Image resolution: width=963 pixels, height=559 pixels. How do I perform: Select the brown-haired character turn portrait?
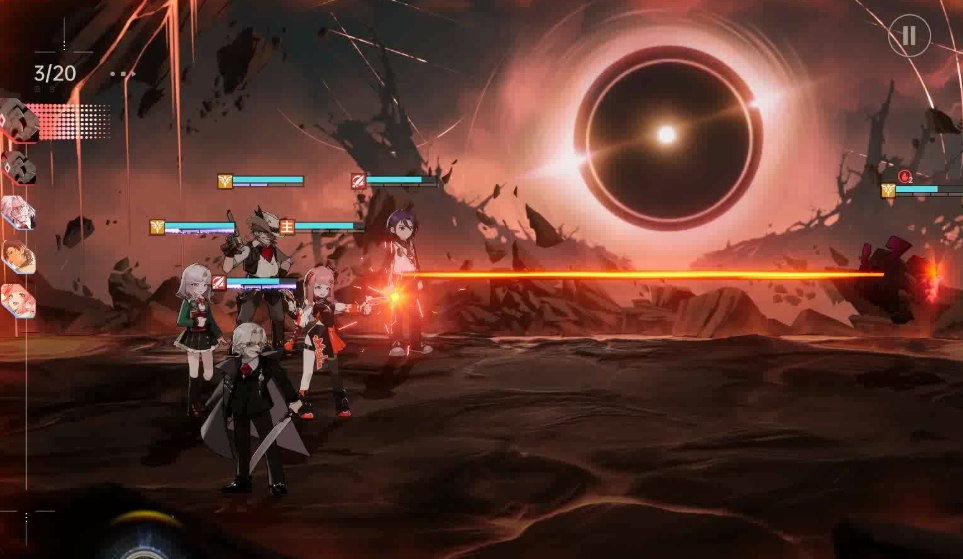(18, 256)
